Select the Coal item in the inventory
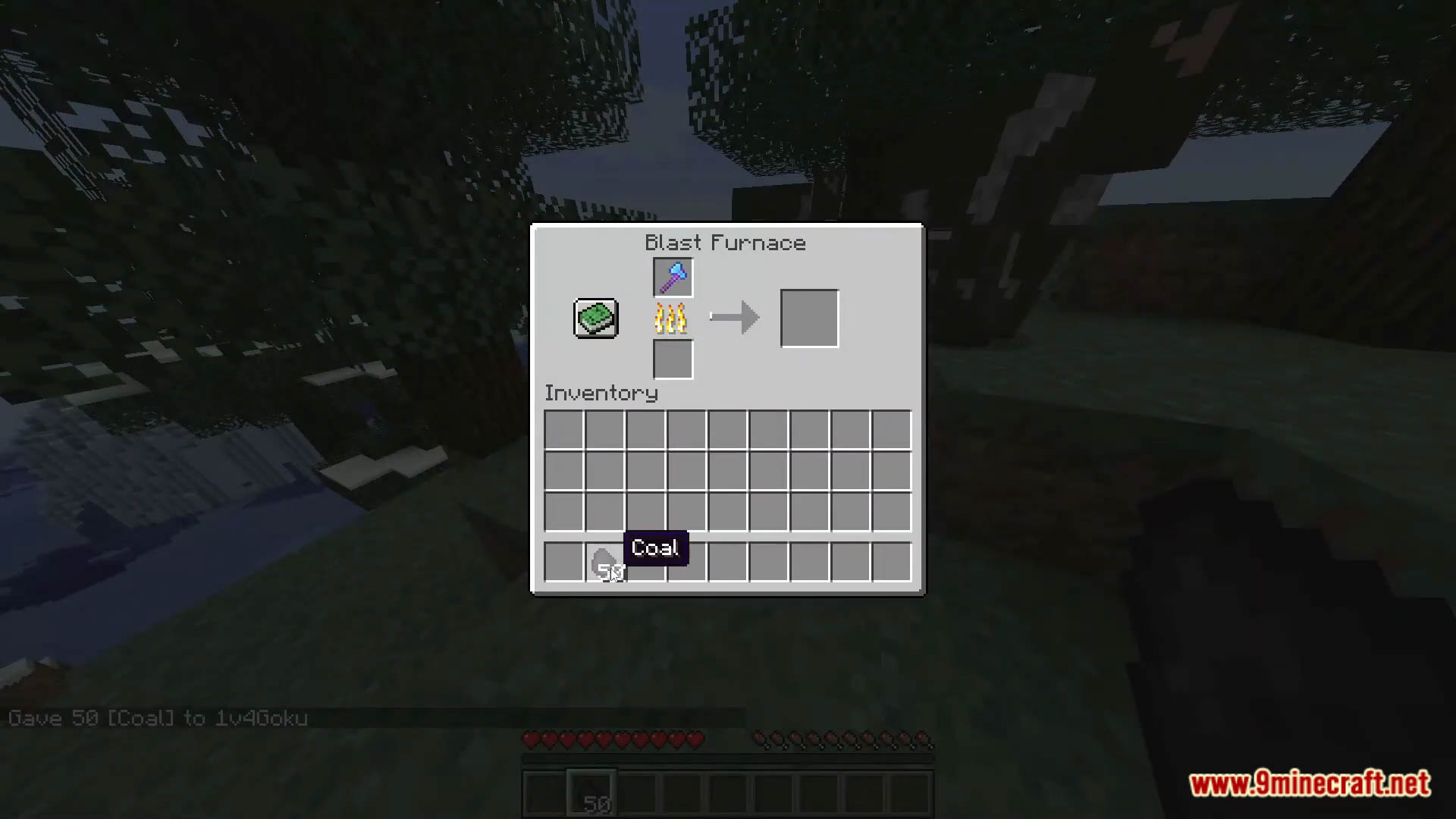Screen dimensions: 1456x819 [x=604, y=561]
